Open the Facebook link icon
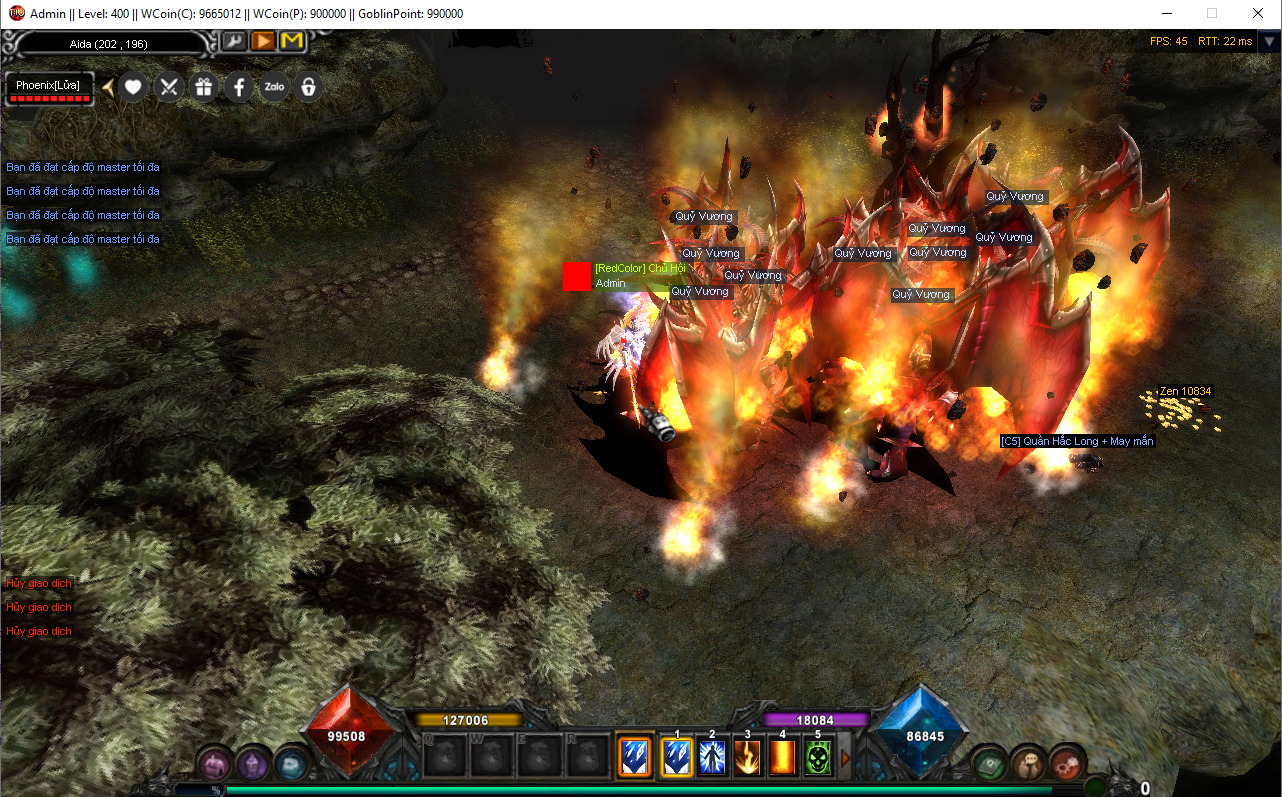Viewport: 1282px width, 797px height. (x=239, y=87)
